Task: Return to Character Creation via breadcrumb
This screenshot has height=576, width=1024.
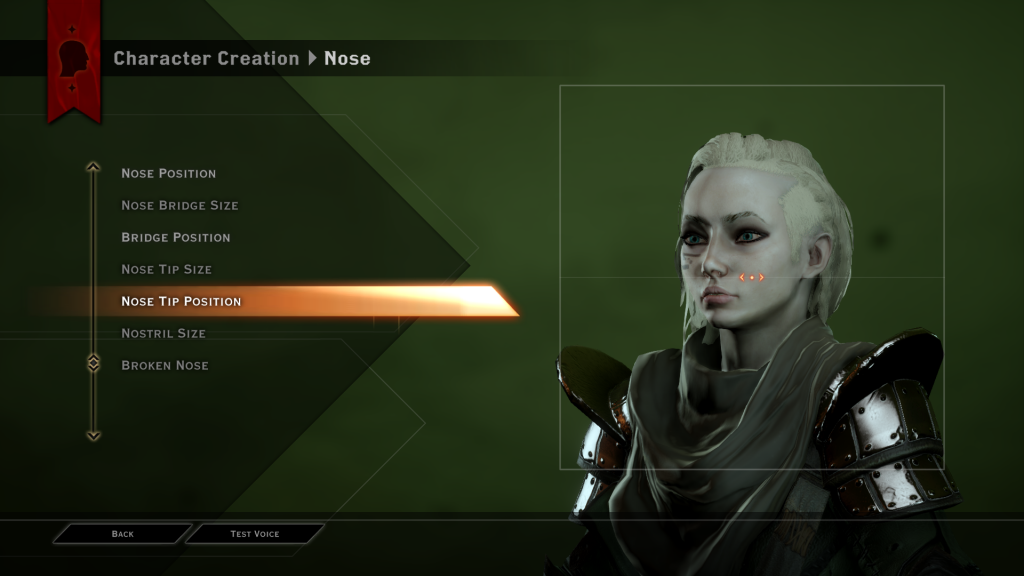Action: coord(206,58)
